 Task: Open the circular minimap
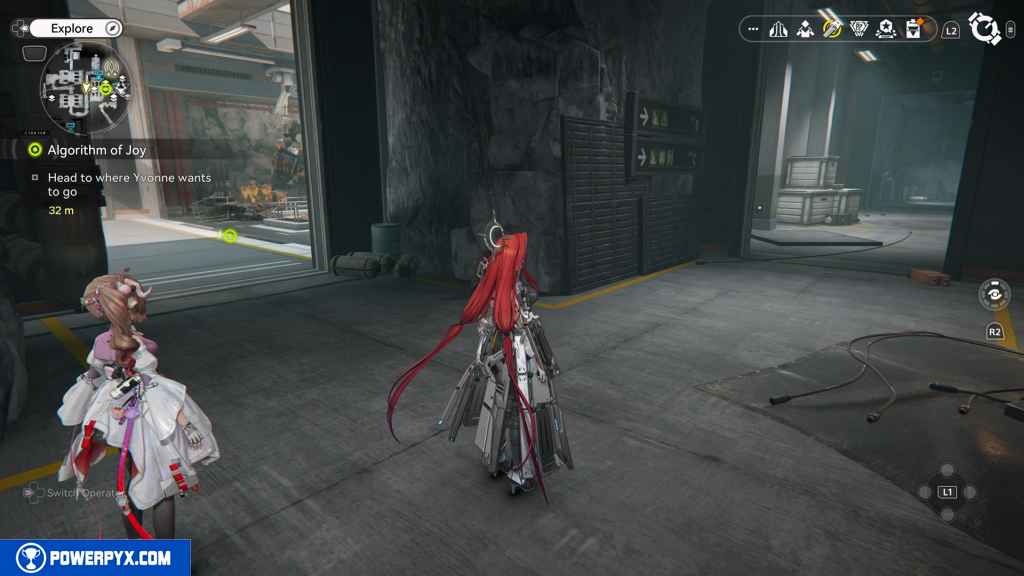[x=85, y=89]
